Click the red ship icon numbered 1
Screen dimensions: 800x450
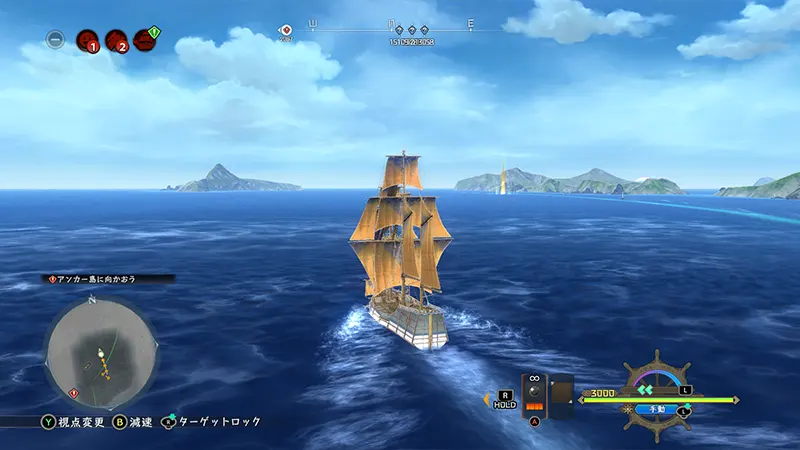click(x=86, y=41)
